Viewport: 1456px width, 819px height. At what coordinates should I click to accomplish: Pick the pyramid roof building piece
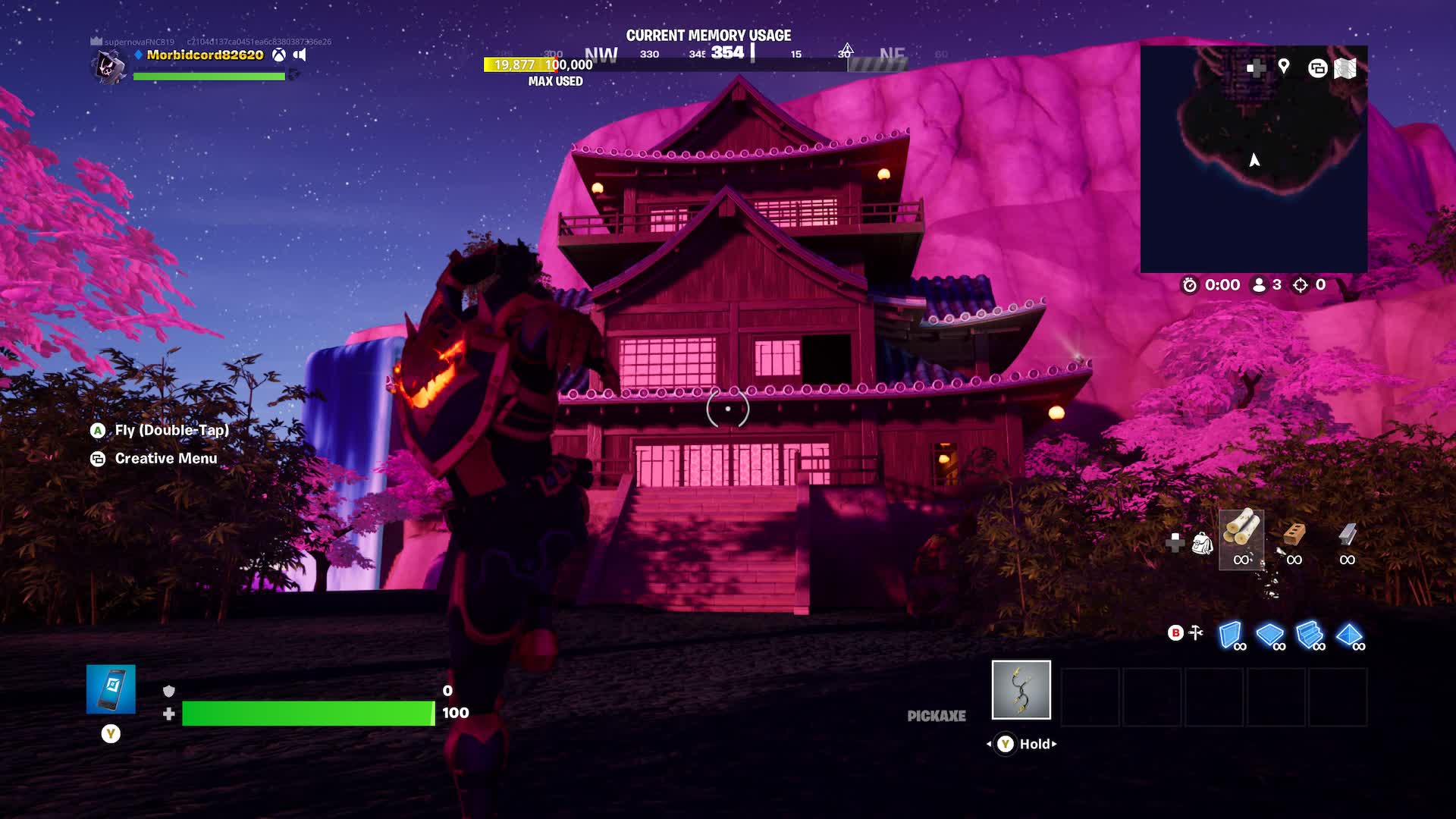1350,635
